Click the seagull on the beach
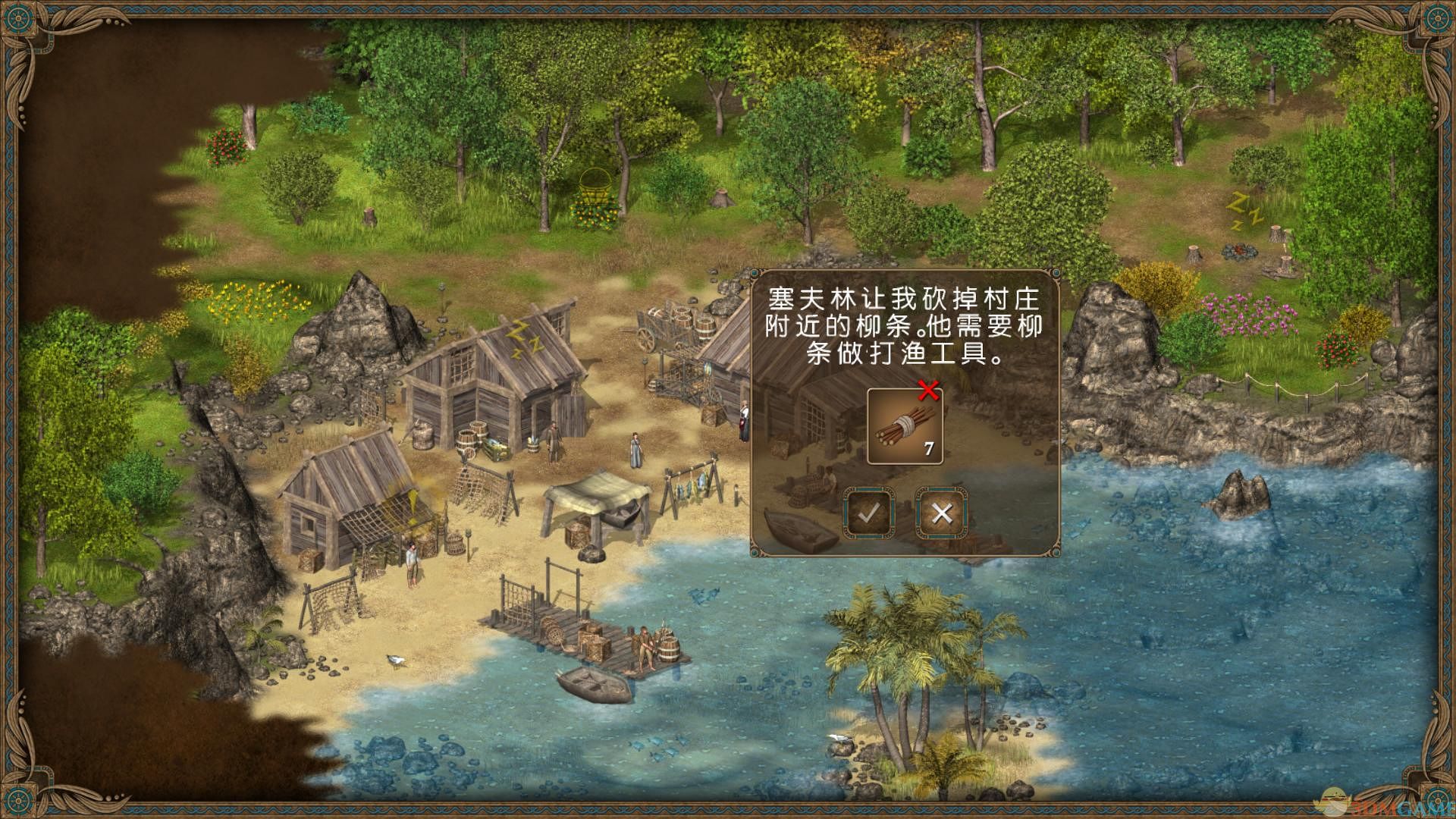Screen dimensions: 1456x819 (396, 660)
